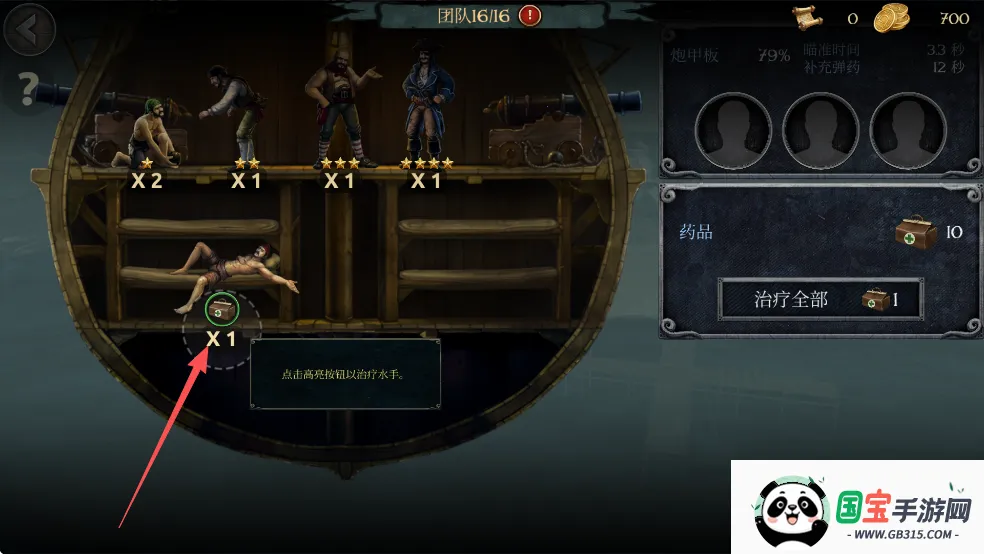The height and width of the screenshot is (554, 984).
Task: Click the treasure map scroll icon
Action: tap(806, 17)
